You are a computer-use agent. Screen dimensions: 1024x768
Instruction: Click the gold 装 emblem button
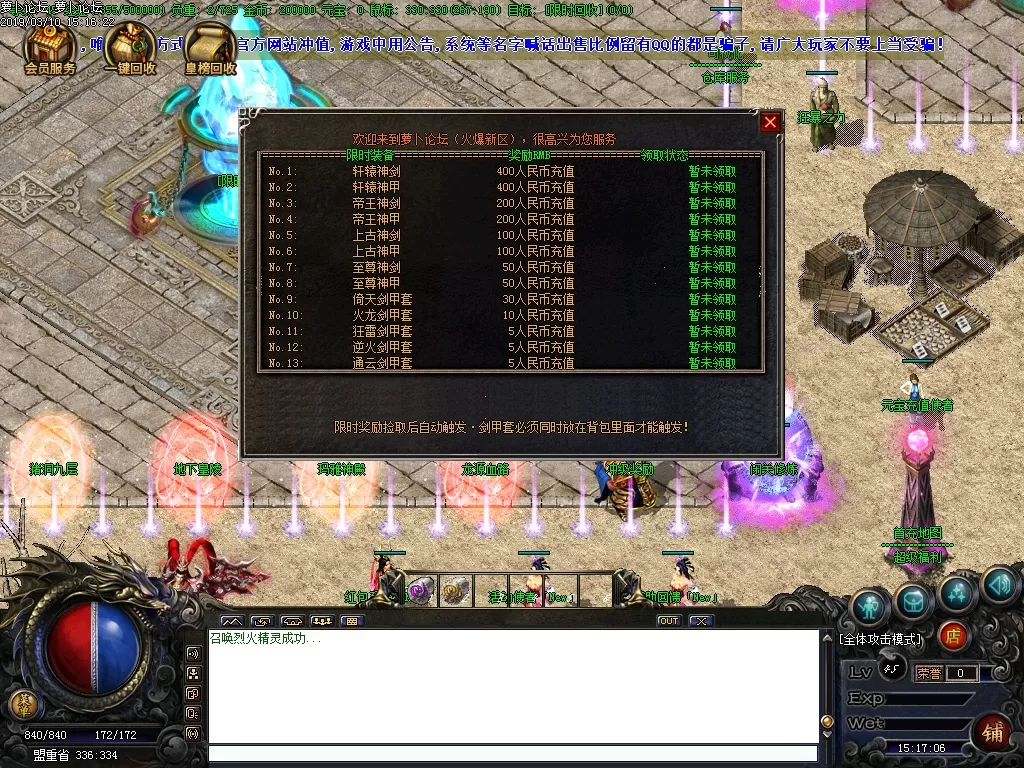(x=23, y=704)
